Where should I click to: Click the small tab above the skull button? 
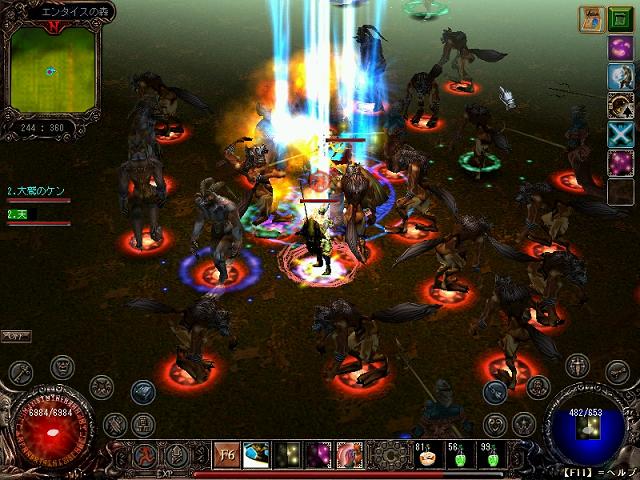click(x=16, y=336)
